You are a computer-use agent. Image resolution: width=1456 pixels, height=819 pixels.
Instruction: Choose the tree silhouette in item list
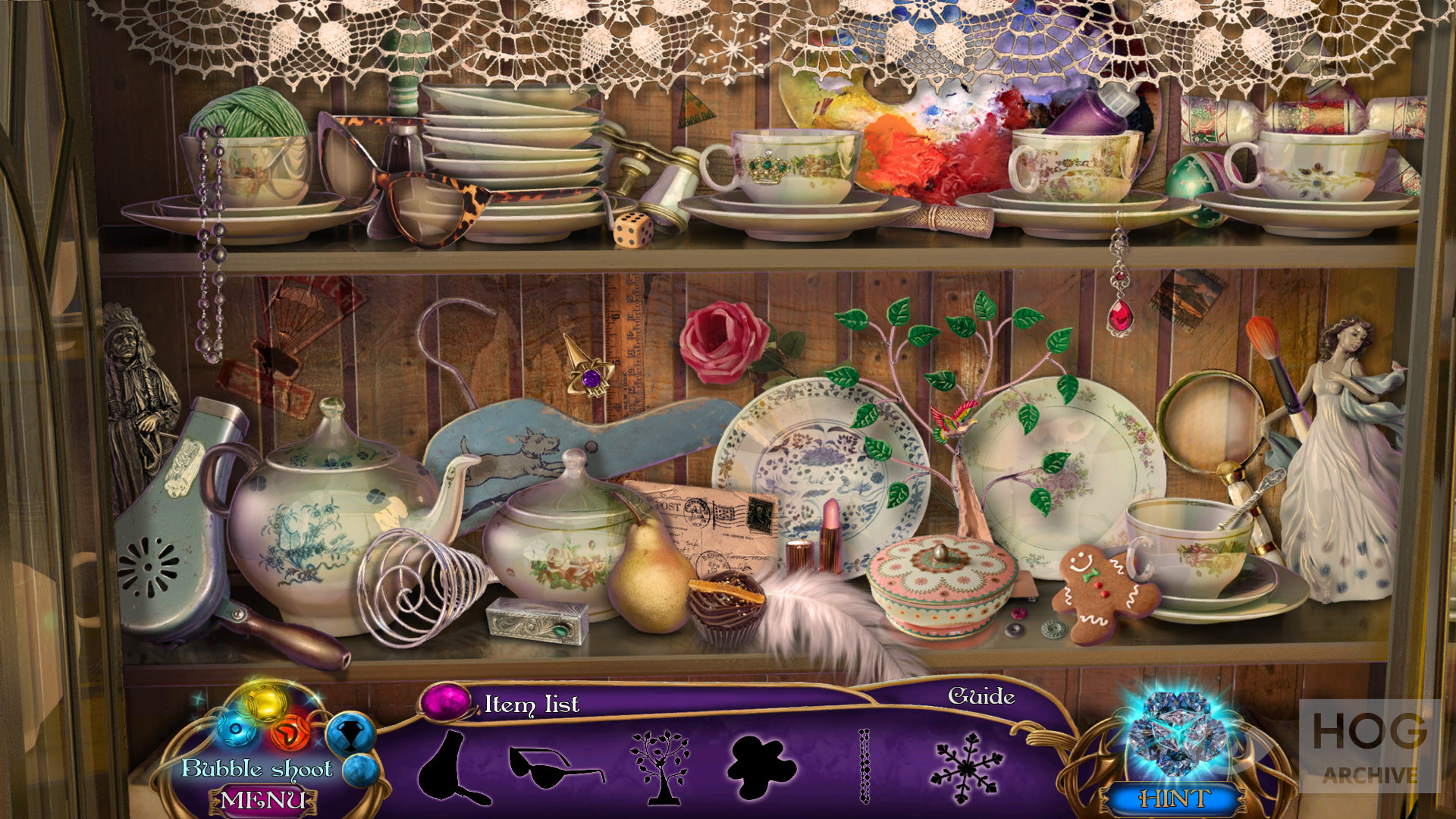coord(660,766)
